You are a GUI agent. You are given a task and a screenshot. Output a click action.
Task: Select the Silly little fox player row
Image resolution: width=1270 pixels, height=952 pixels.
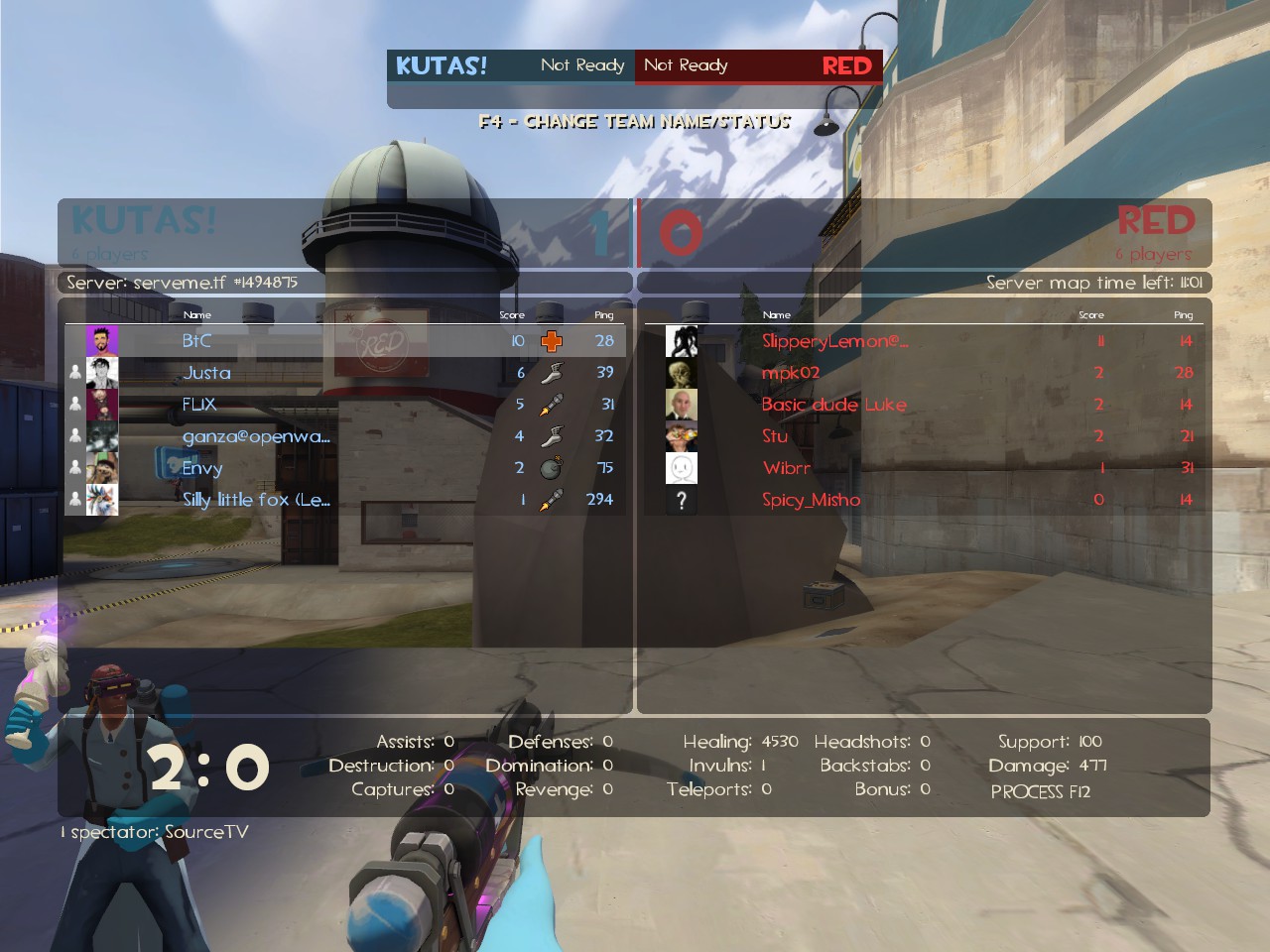(x=256, y=500)
